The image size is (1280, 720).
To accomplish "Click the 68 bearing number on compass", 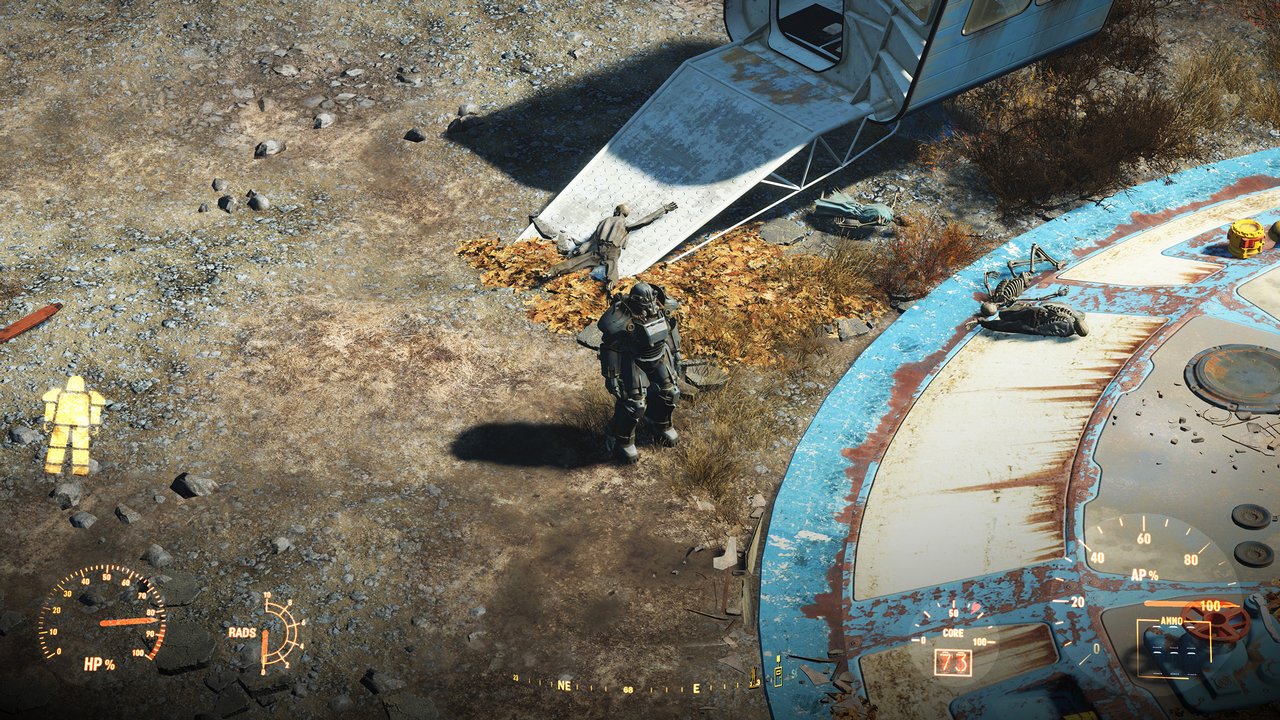I will (628, 690).
